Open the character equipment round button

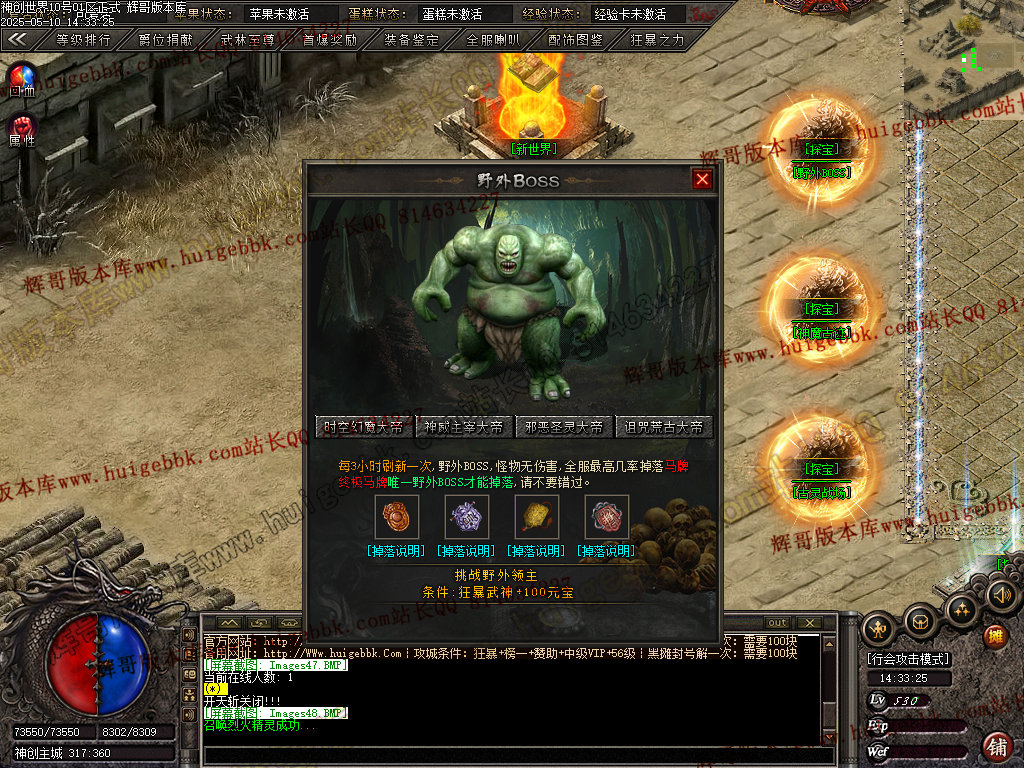point(879,628)
